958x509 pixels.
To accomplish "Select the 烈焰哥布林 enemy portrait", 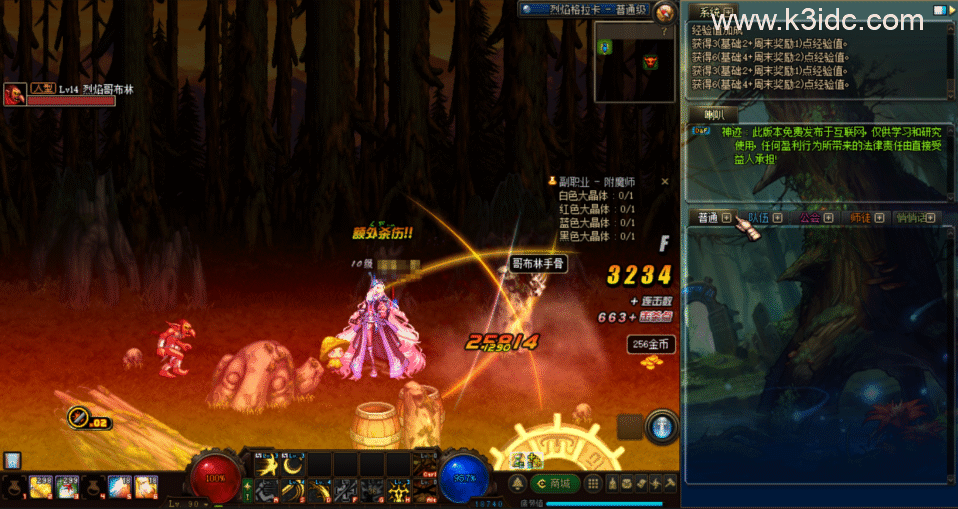I will tap(15, 94).
